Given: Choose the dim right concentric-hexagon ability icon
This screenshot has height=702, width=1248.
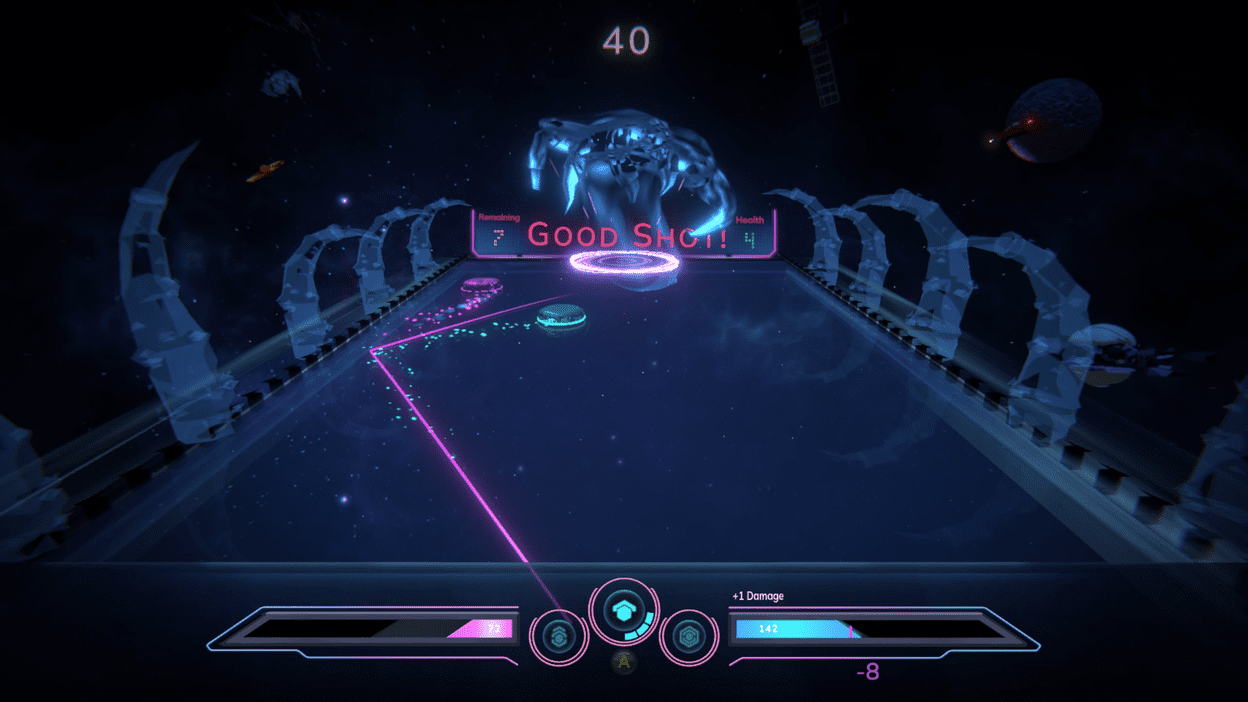Looking at the screenshot, I should [x=688, y=635].
